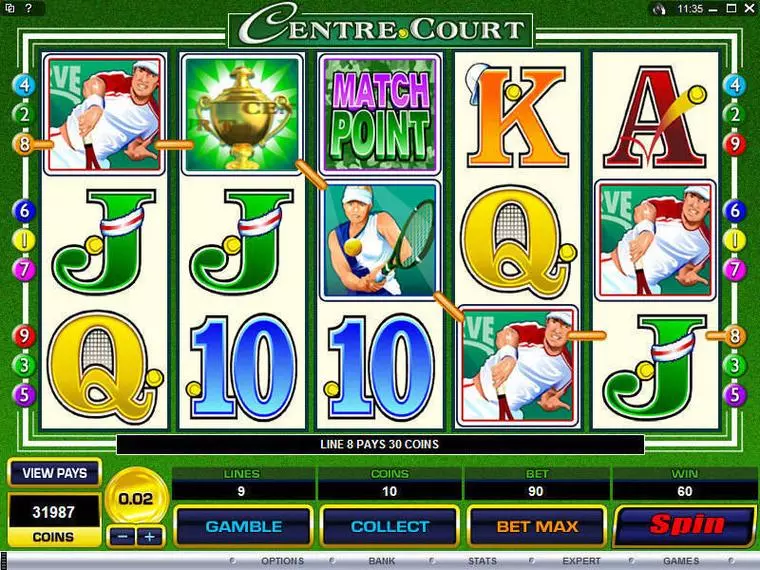The height and width of the screenshot is (570, 760).
Task: Open the View Pays paytable
Action: coord(54,473)
